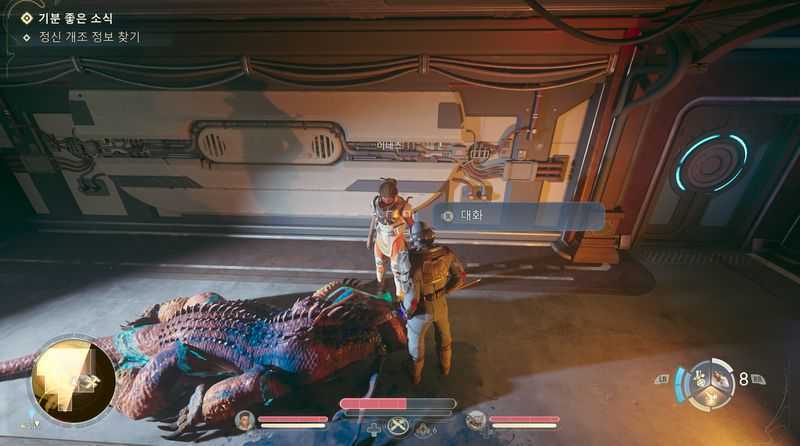Select the 대화 talk prompt
Screen dimensions: 800x446
coord(518,216)
